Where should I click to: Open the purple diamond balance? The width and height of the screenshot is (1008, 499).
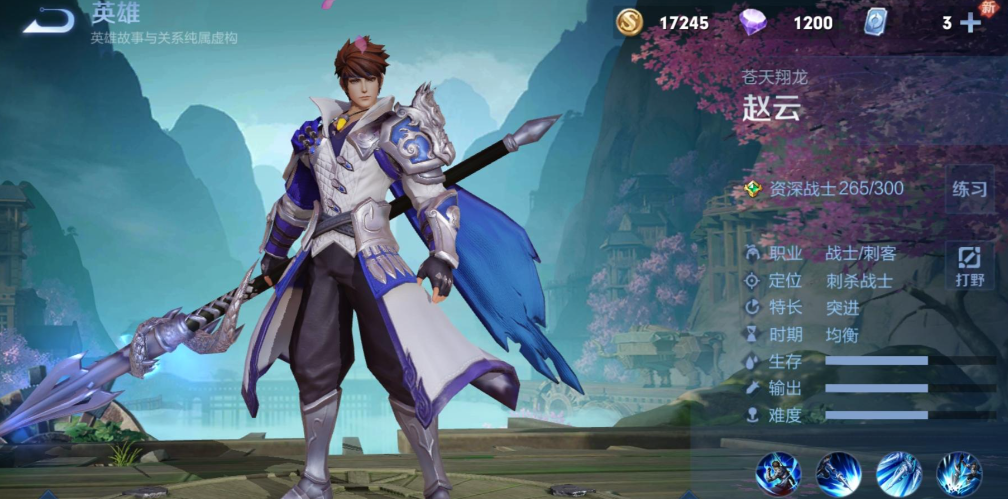coord(753,22)
